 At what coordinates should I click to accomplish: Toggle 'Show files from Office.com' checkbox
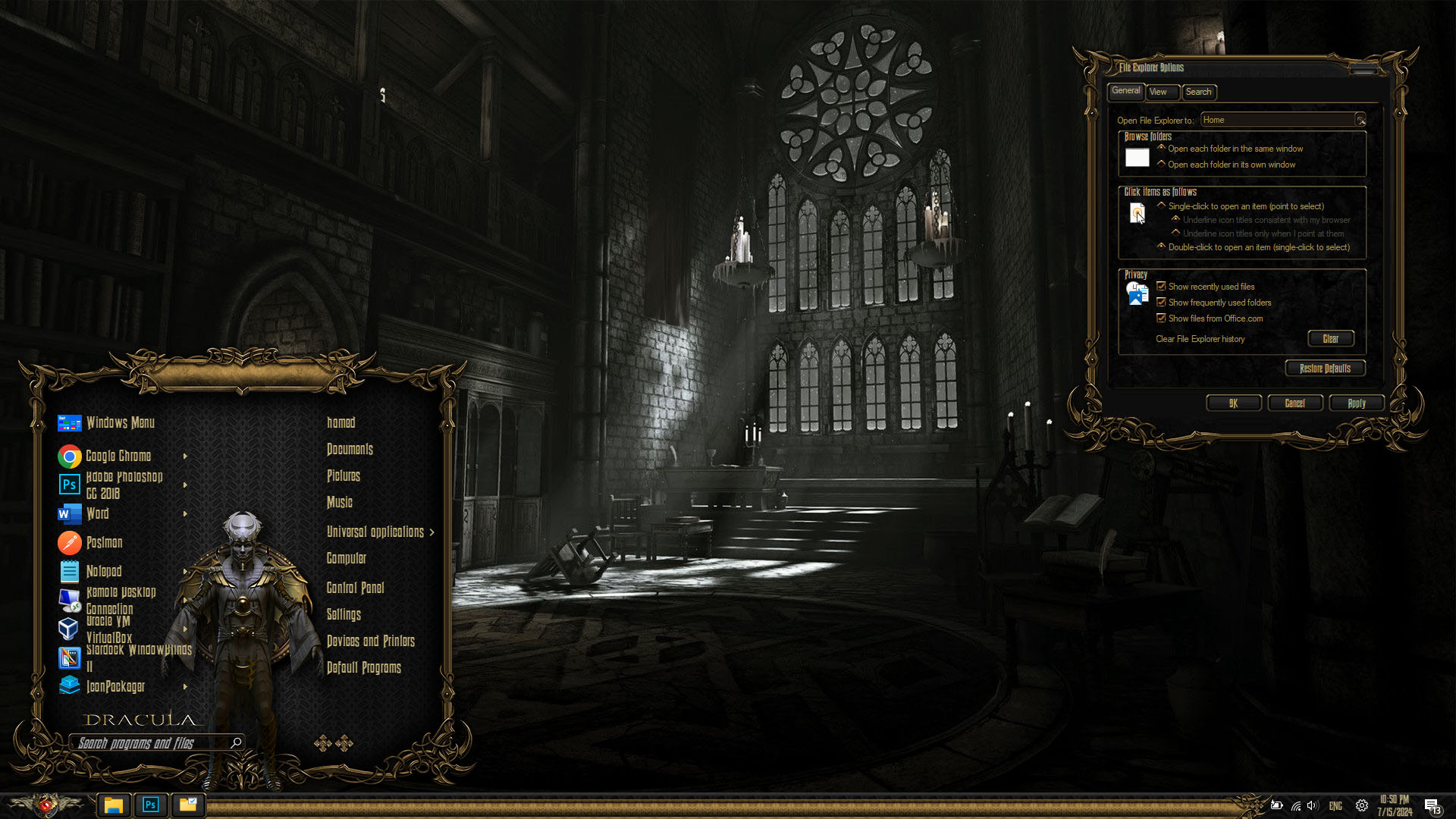1161,318
